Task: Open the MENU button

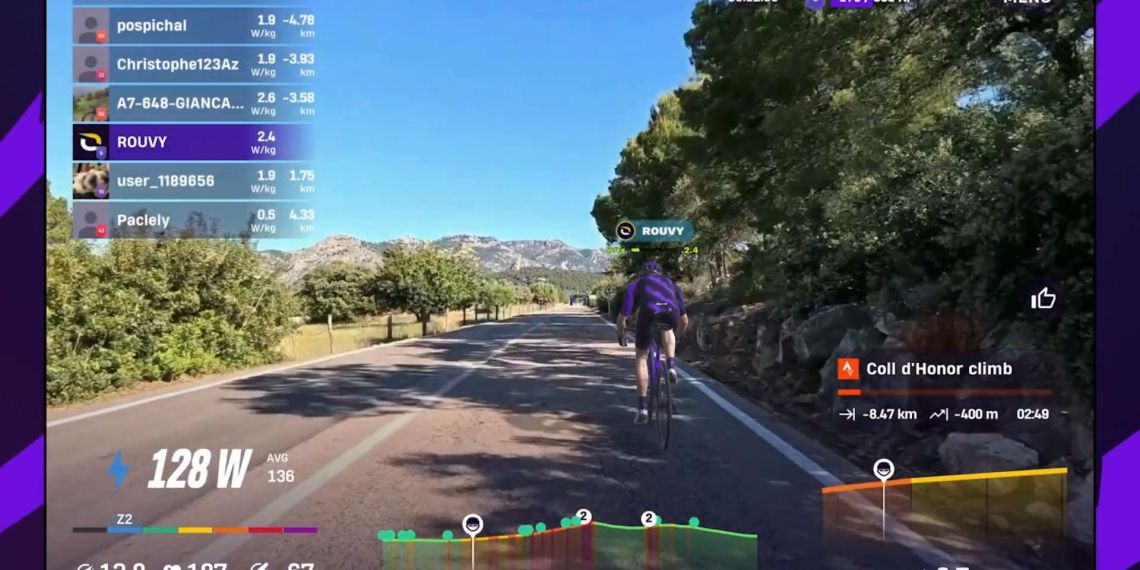Action: [1027, 3]
